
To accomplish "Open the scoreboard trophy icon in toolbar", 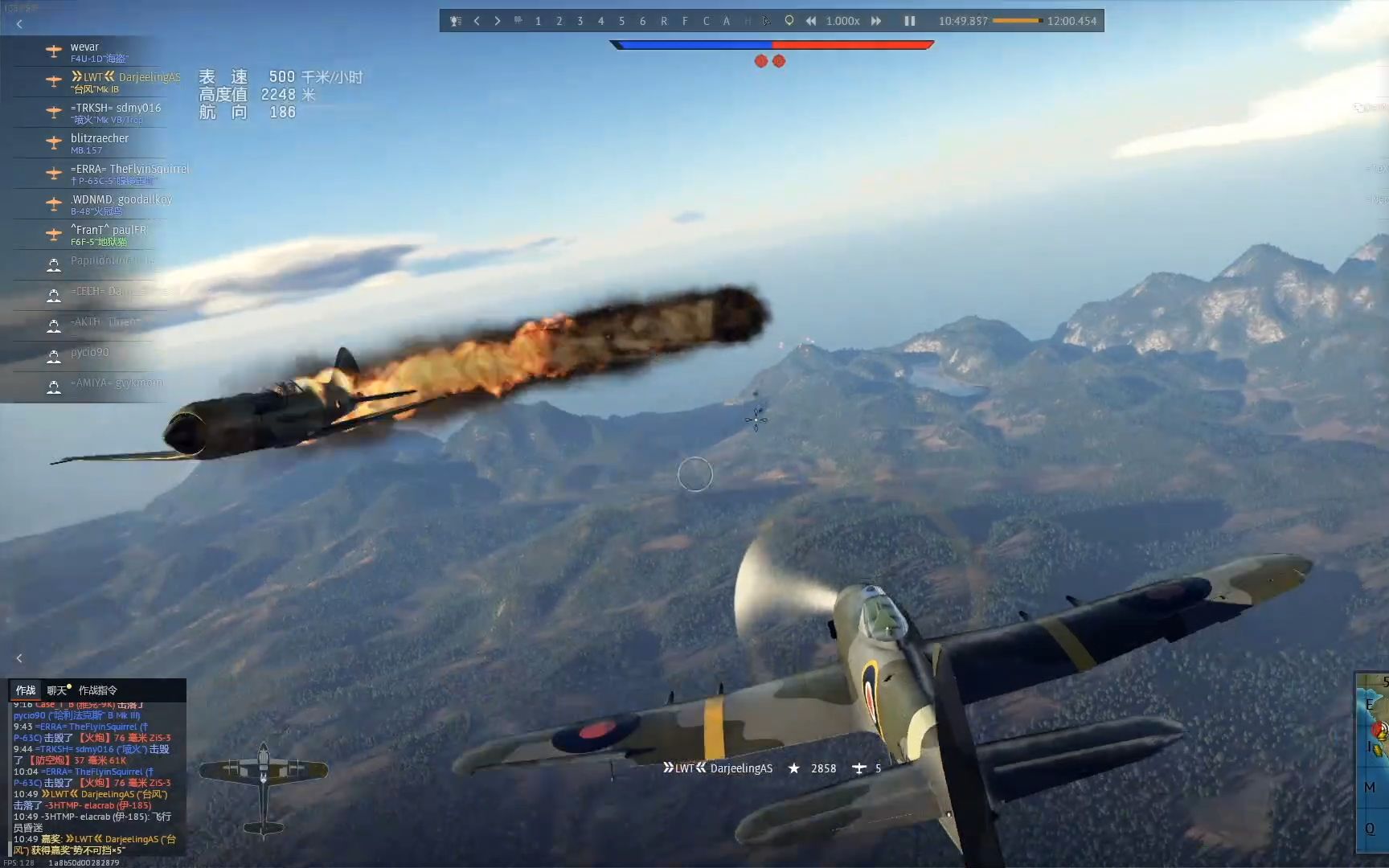I will coord(456,21).
